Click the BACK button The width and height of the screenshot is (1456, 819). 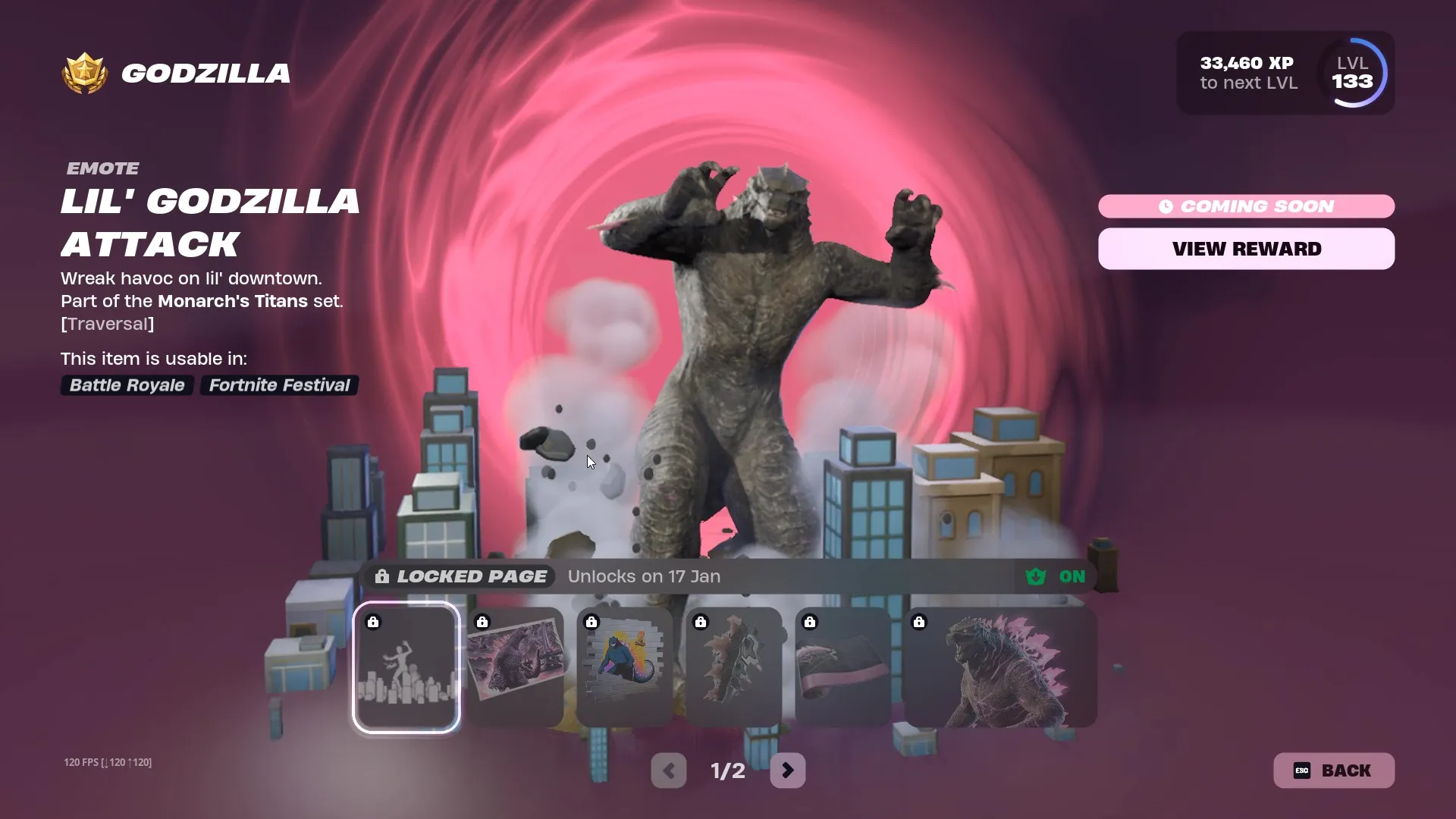[1333, 770]
